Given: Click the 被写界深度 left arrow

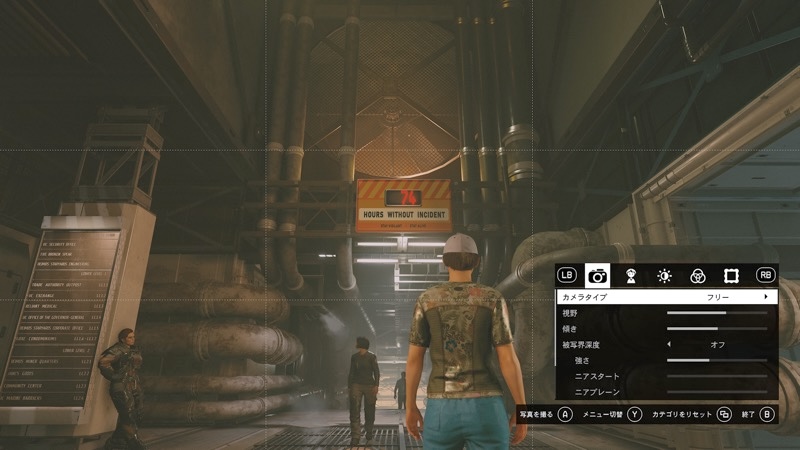Looking at the screenshot, I should pos(669,344).
